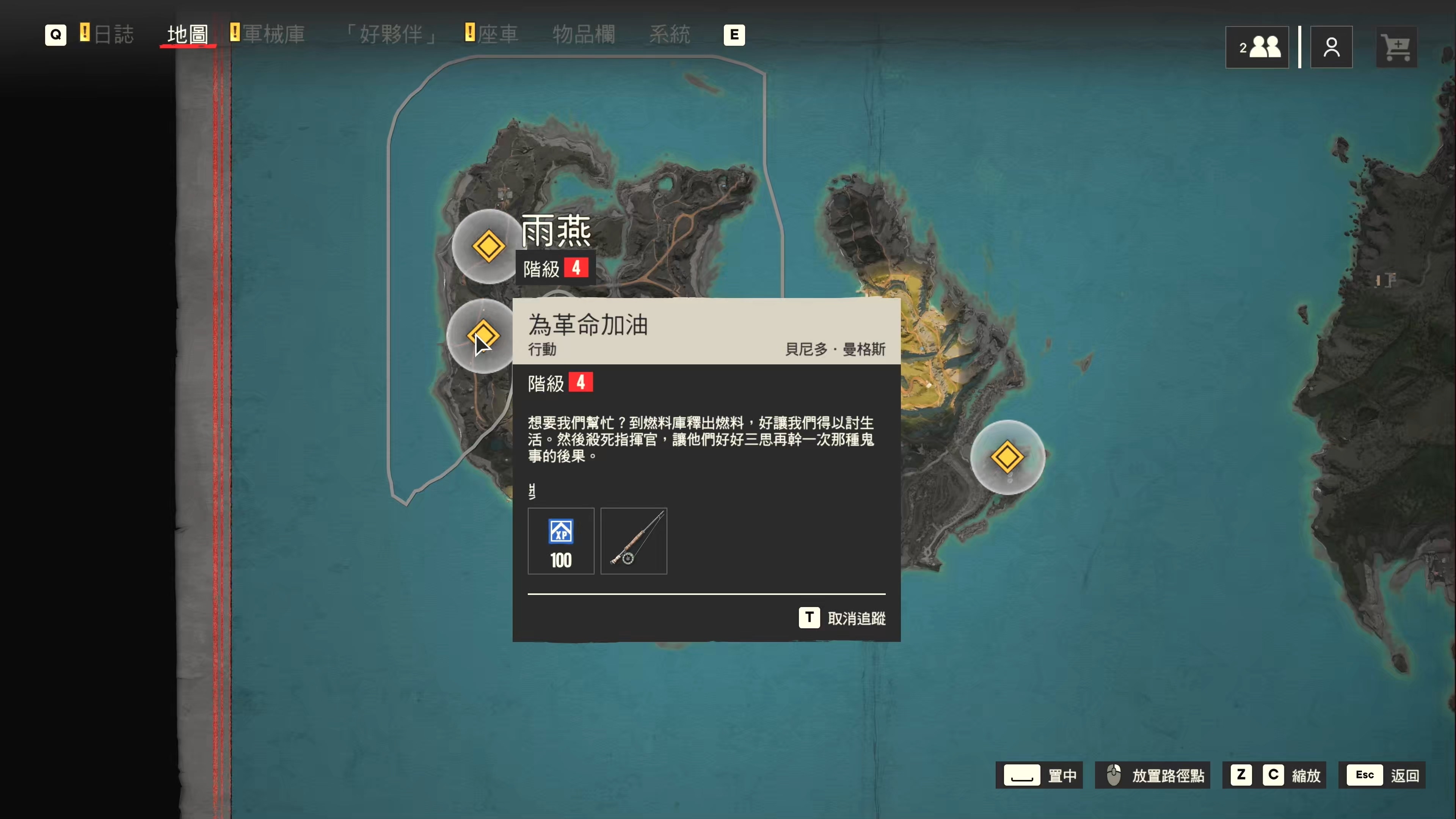Click the E shortcut key icon

pyautogui.click(x=734, y=35)
